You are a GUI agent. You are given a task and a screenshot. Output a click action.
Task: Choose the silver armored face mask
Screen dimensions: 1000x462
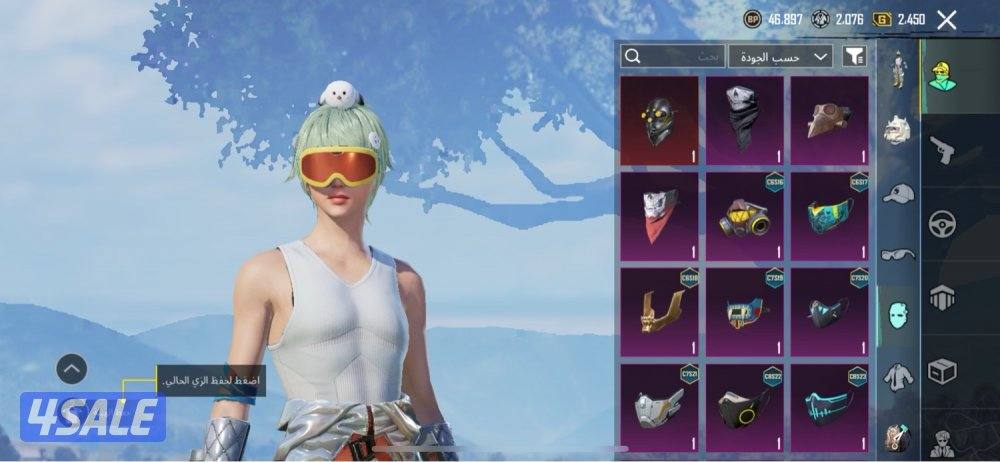(660, 407)
